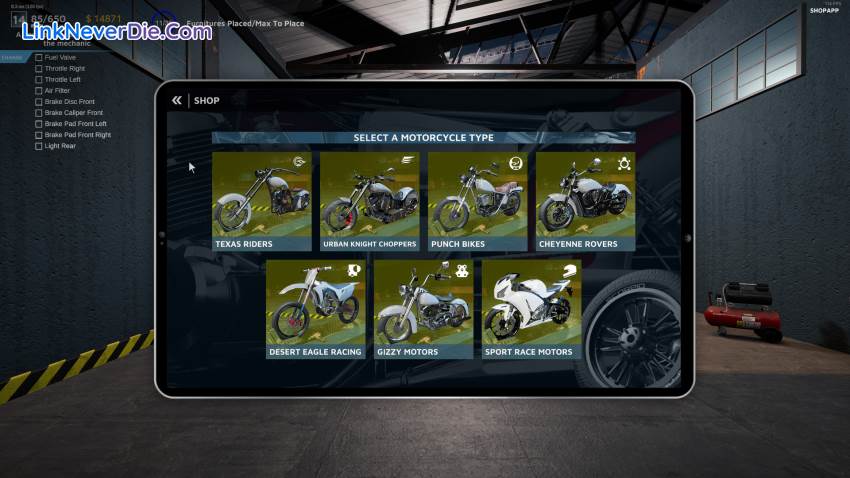Tick the Fuel Valve checklist box
Screen dimensions: 850x478
click(39, 57)
